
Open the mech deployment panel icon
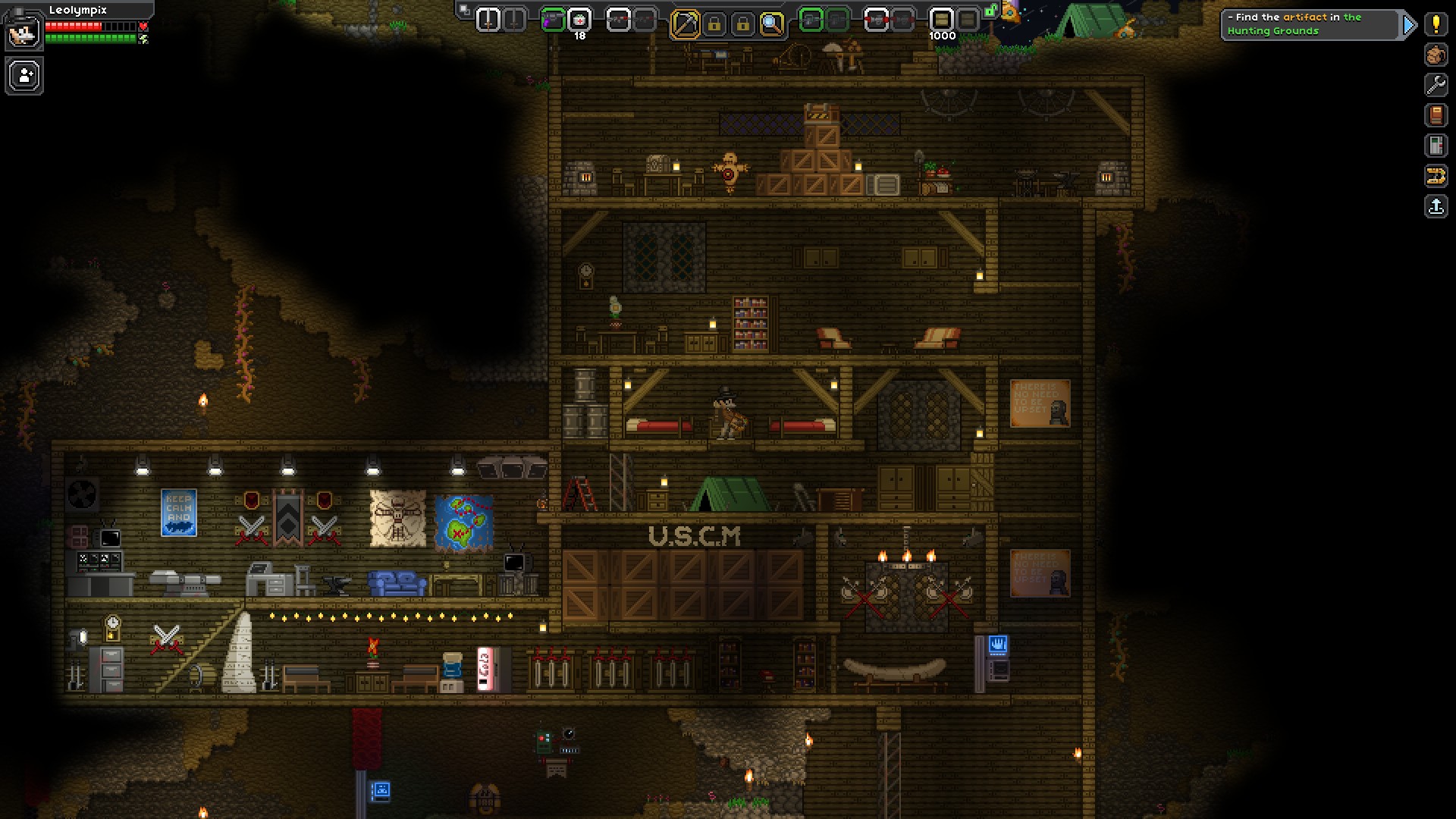[x=1436, y=177]
